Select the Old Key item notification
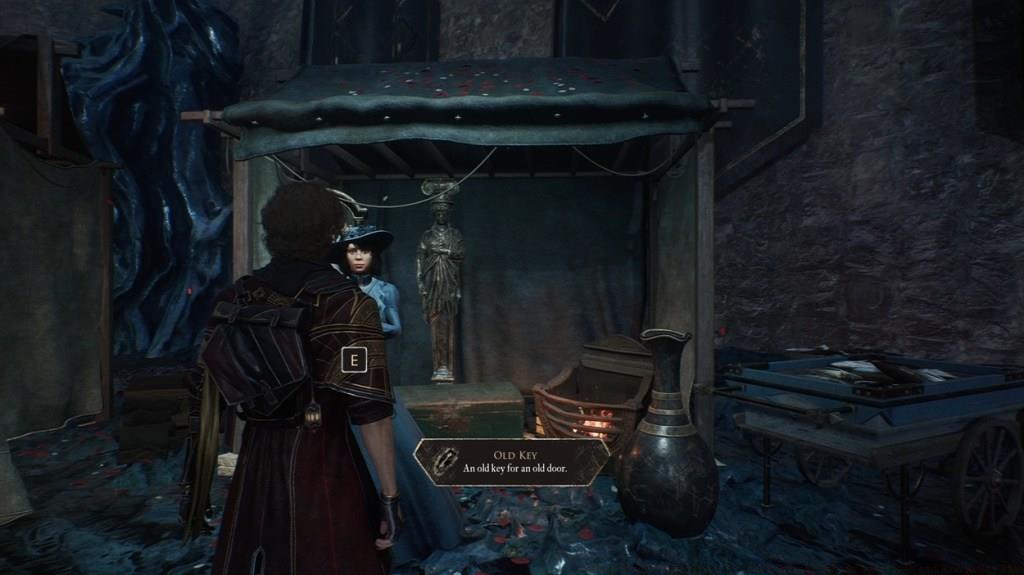Viewport: 1024px width, 575px height. pos(511,461)
